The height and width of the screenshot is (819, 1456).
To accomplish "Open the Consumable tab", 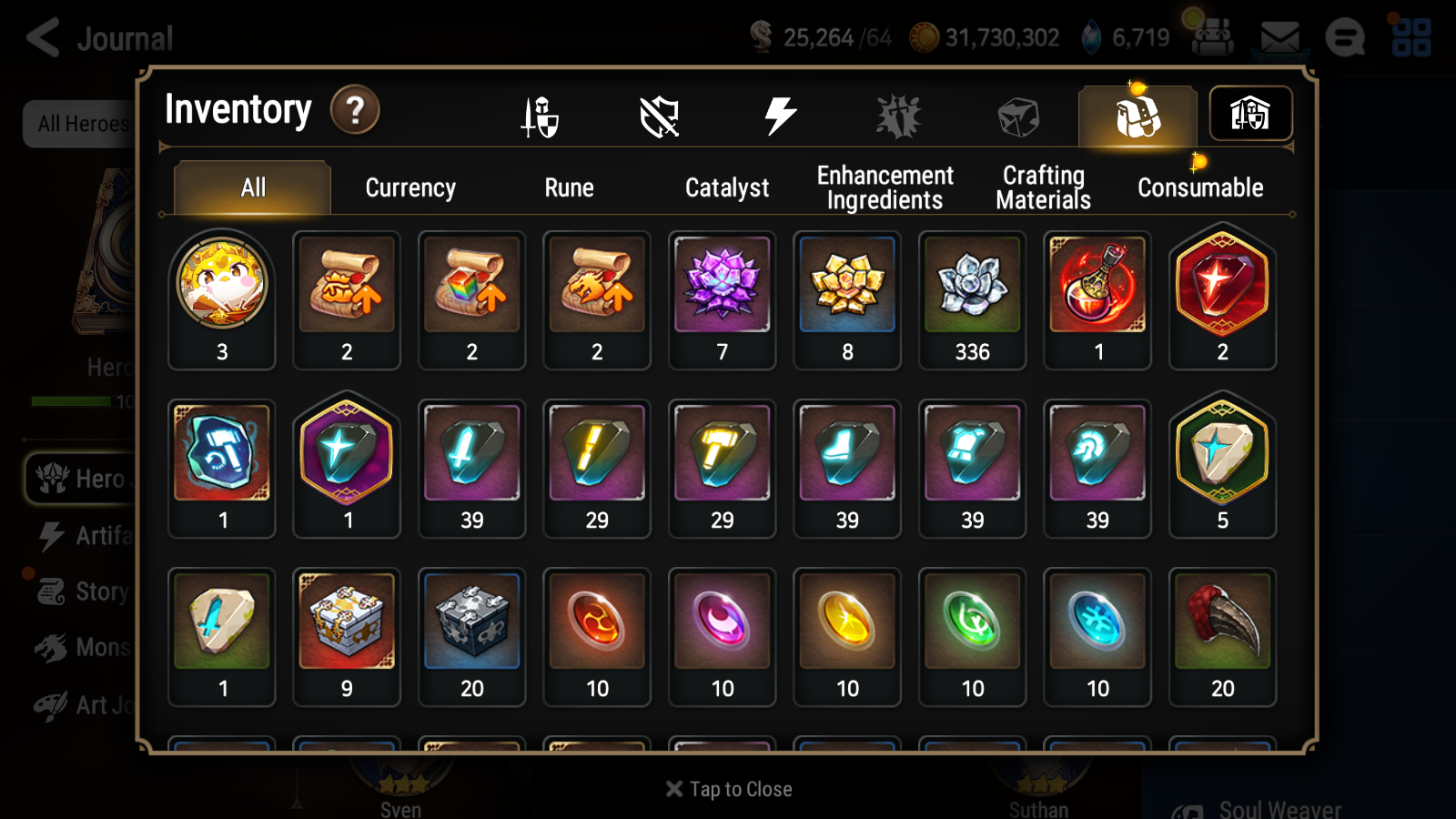I will click(1199, 187).
